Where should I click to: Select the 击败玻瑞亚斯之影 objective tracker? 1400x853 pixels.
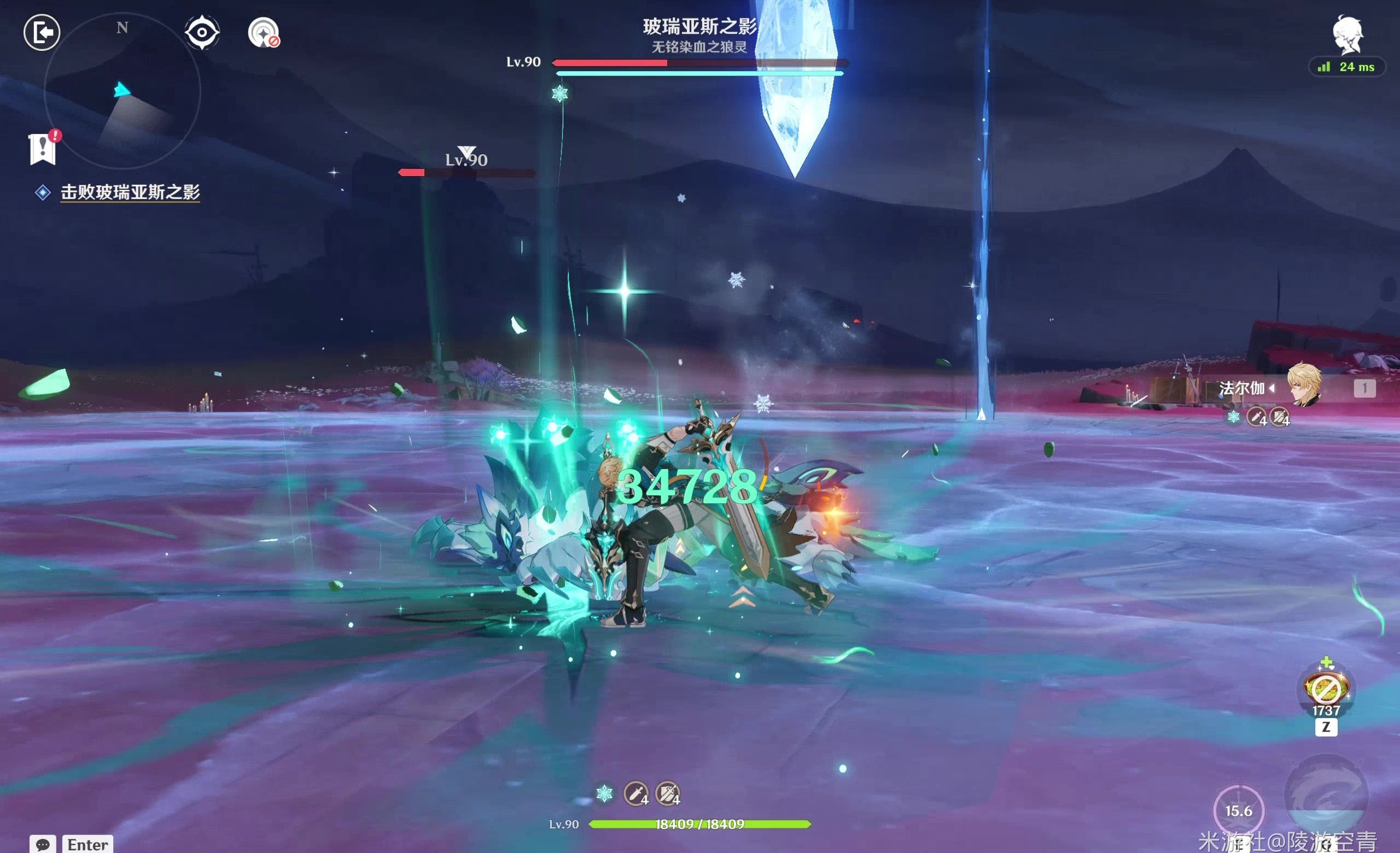(x=130, y=192)
